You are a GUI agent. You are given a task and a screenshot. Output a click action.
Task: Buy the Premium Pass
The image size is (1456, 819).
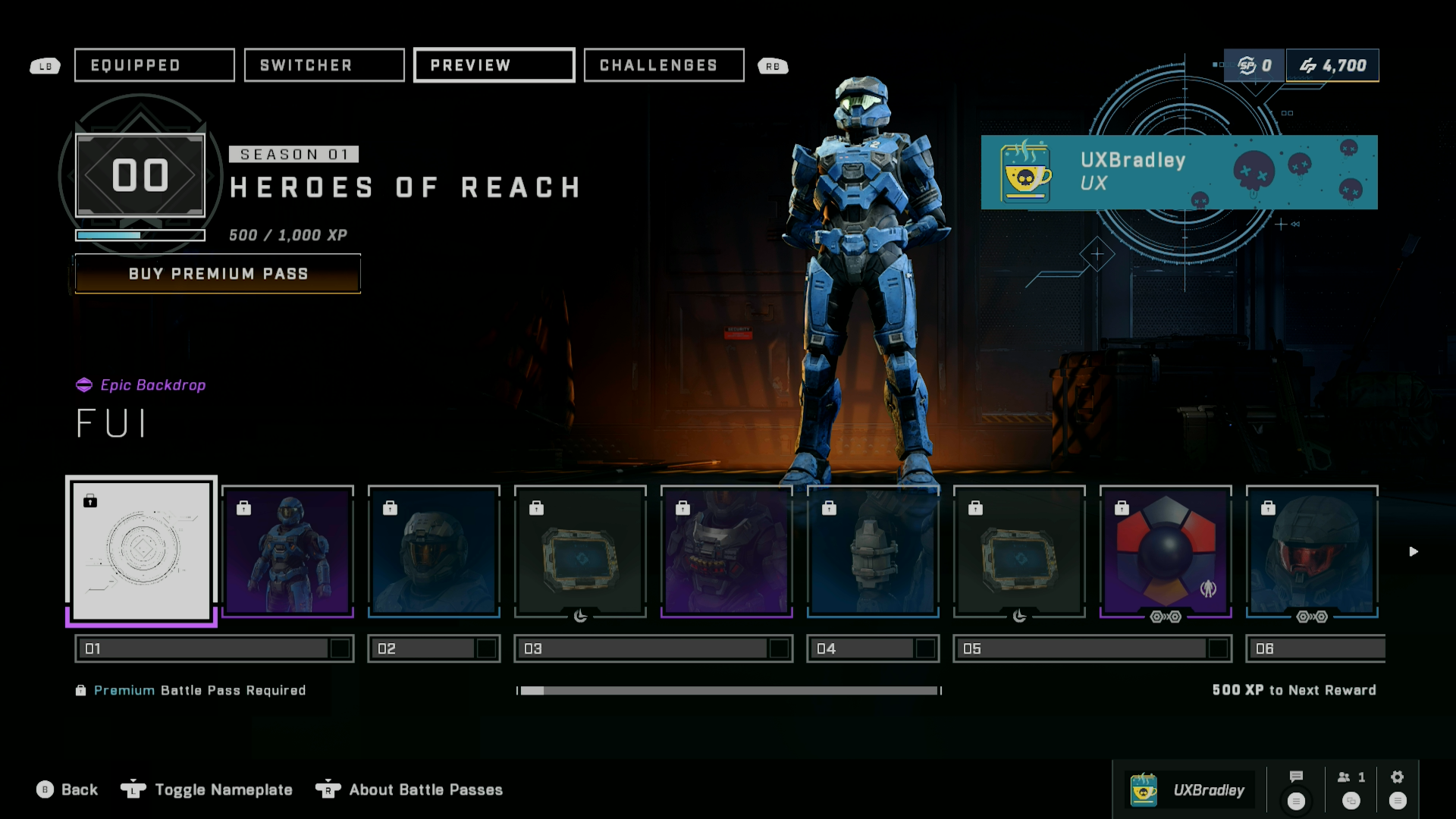pos(218,274)
